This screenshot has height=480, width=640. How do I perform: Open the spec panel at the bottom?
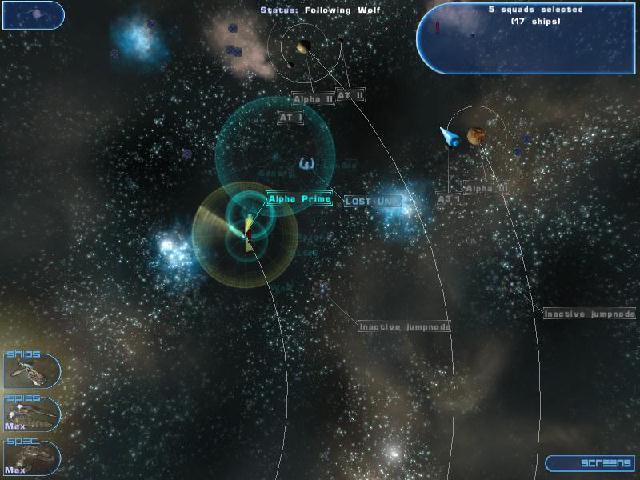click(31, 456)
